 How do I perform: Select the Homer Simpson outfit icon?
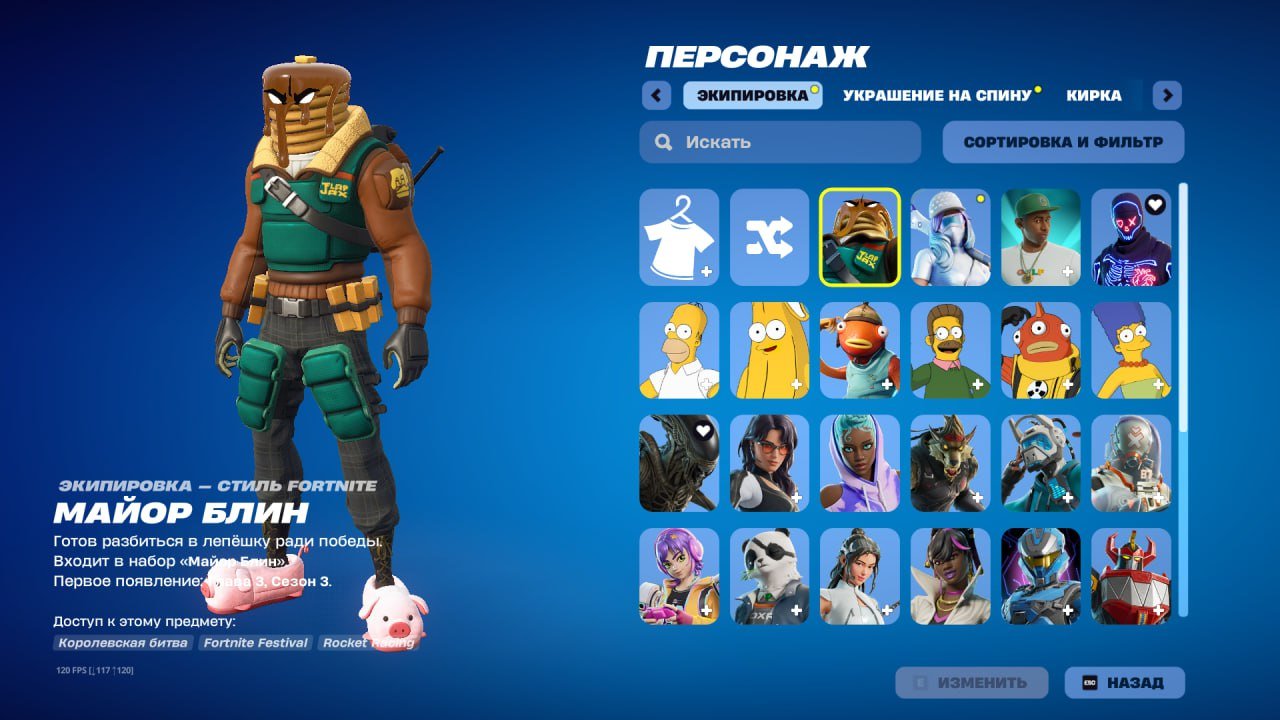(679, 350)
